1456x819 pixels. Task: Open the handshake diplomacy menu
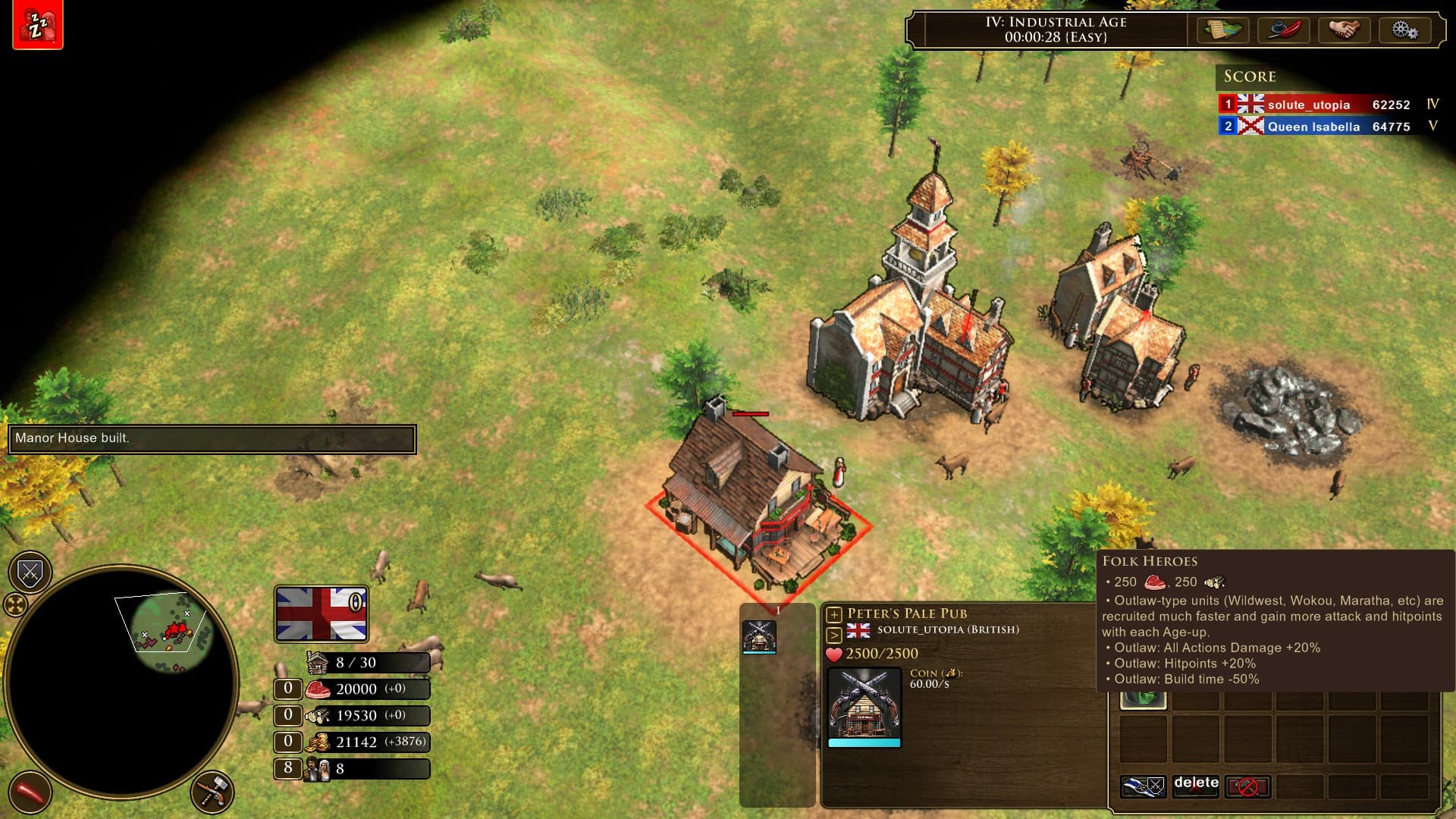tap(1344, 30)
